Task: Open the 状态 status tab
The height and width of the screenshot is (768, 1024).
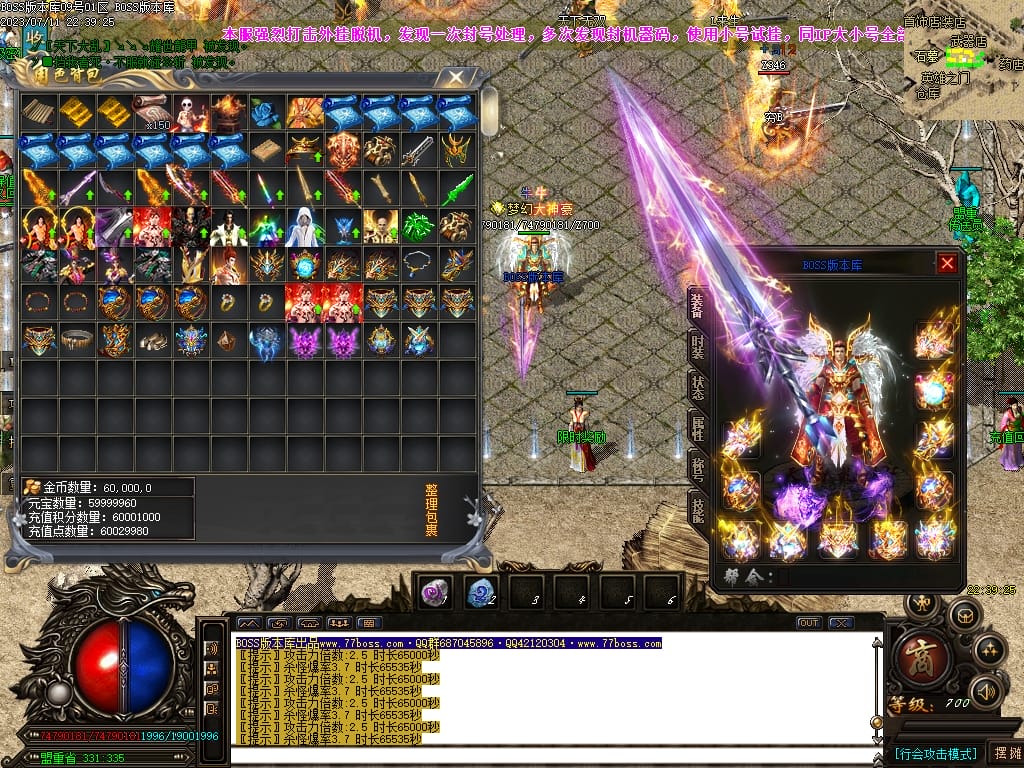Action: 697,386
